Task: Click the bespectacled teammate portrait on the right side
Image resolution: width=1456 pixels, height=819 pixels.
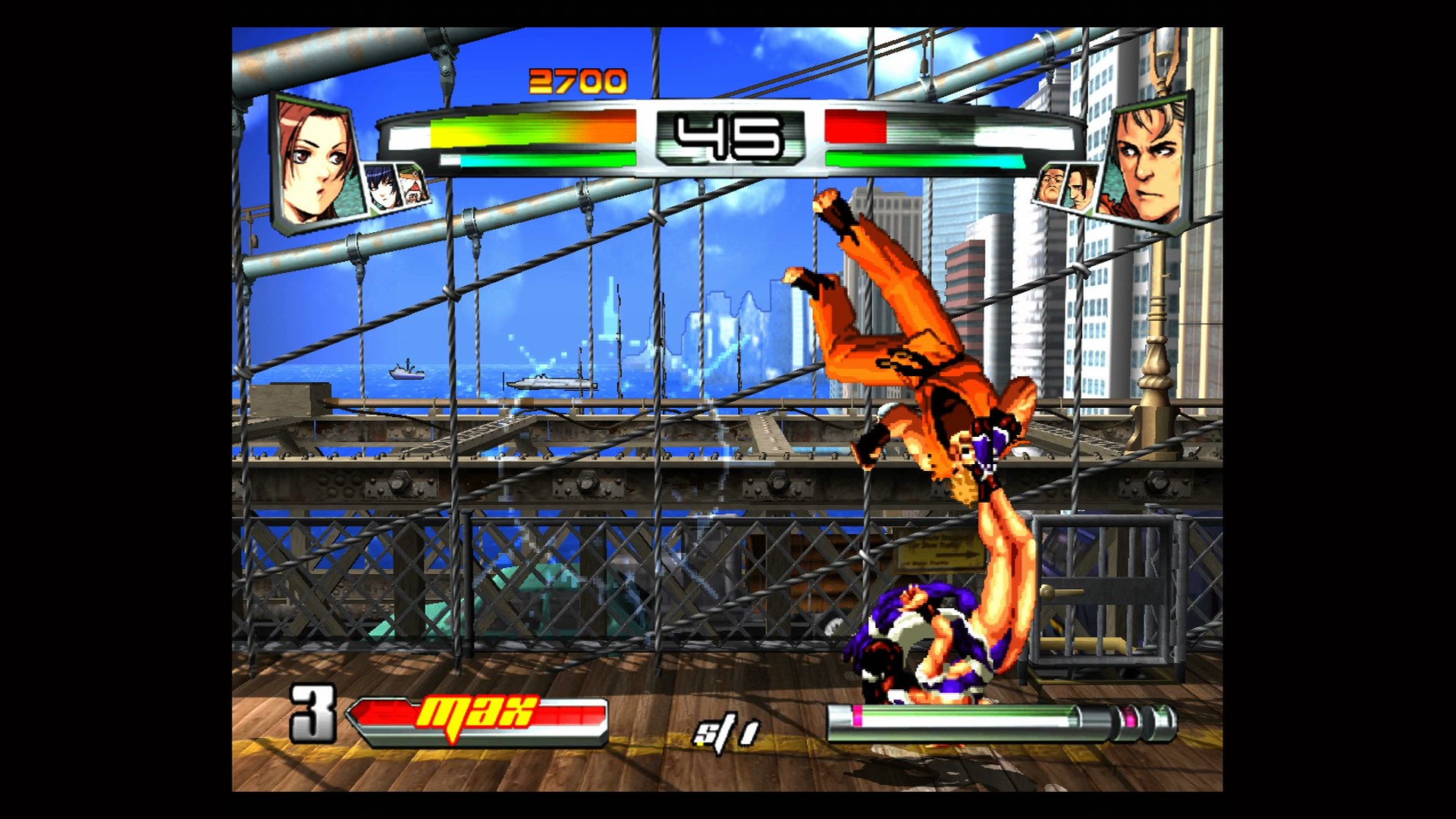Action: coord(1052,184)
